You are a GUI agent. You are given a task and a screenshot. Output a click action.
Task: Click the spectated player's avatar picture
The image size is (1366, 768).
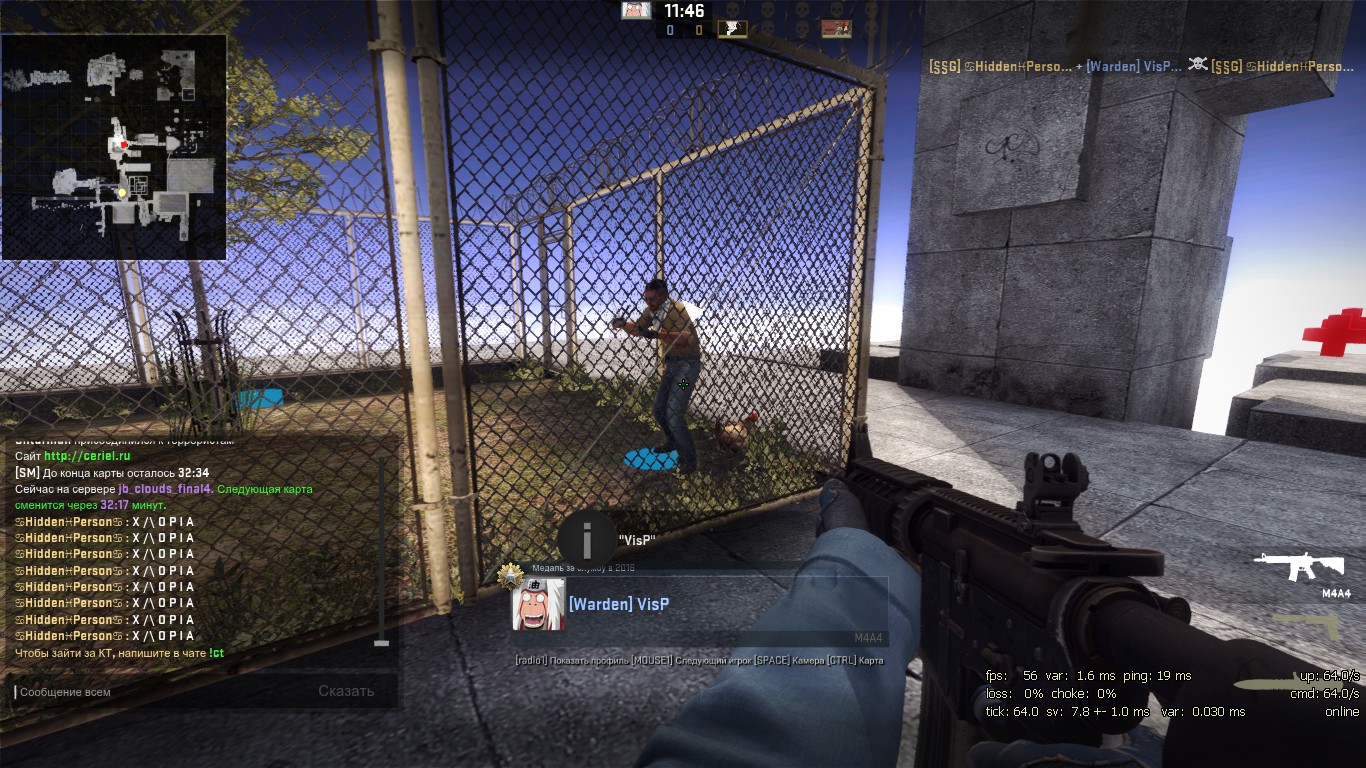coord(538,605)
